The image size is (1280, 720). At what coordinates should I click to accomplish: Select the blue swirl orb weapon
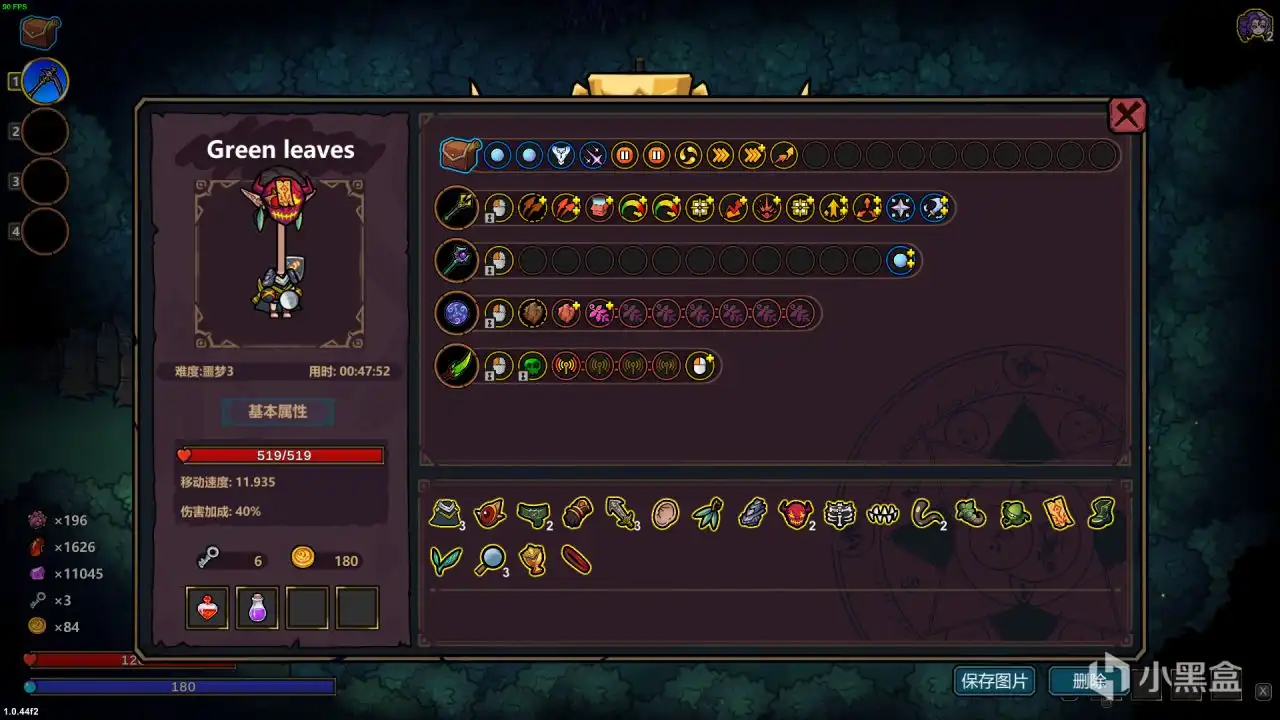(456, 312)
